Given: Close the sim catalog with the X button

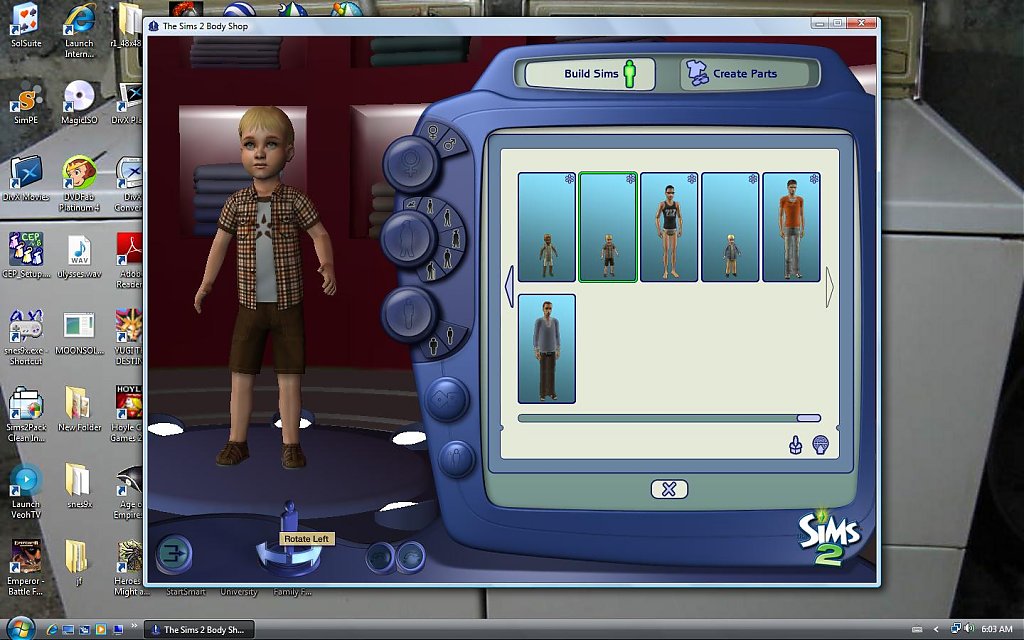Looking at the screenshot, I should 669,489.
